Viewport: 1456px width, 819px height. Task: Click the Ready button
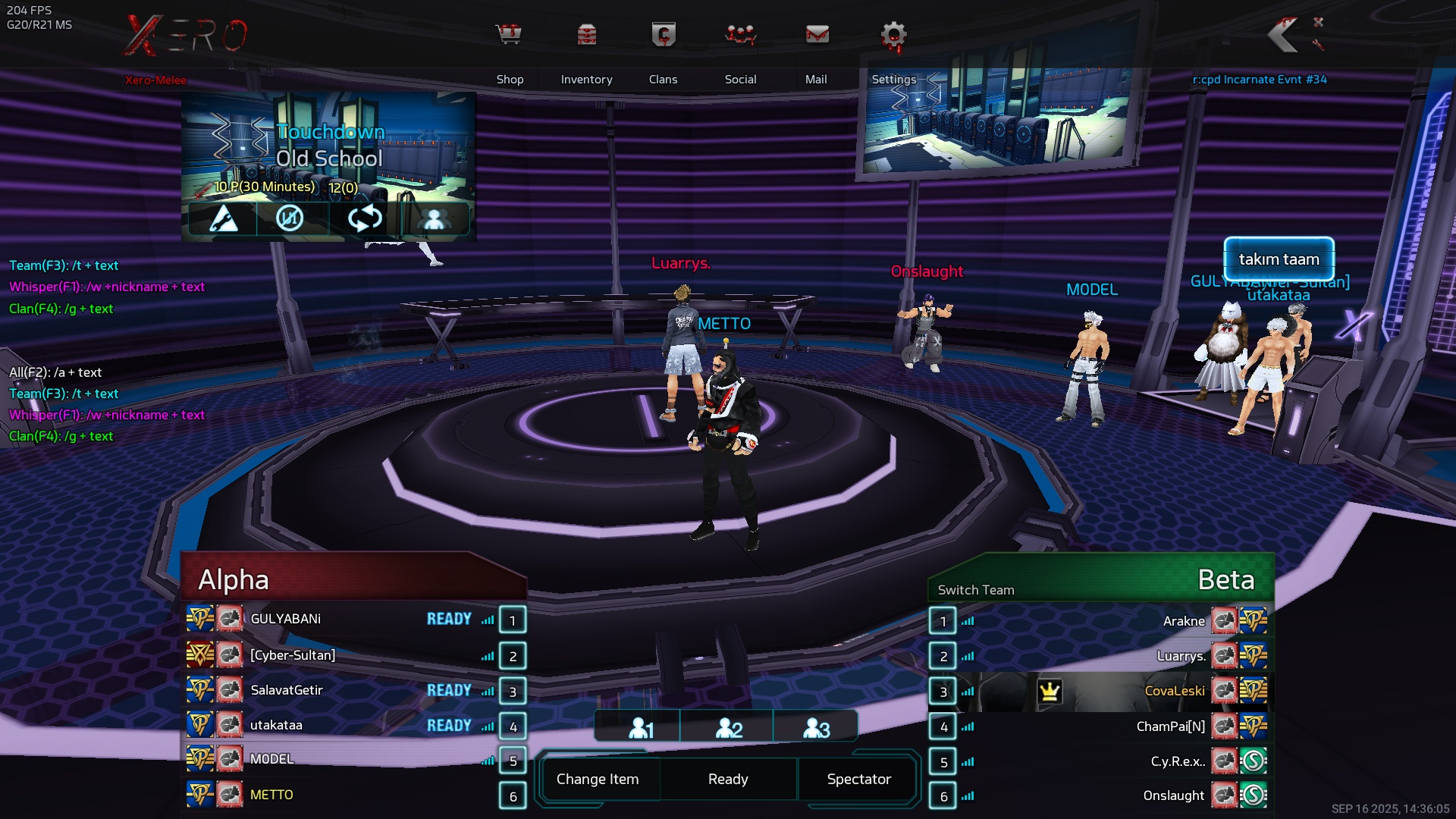point(728,779)
